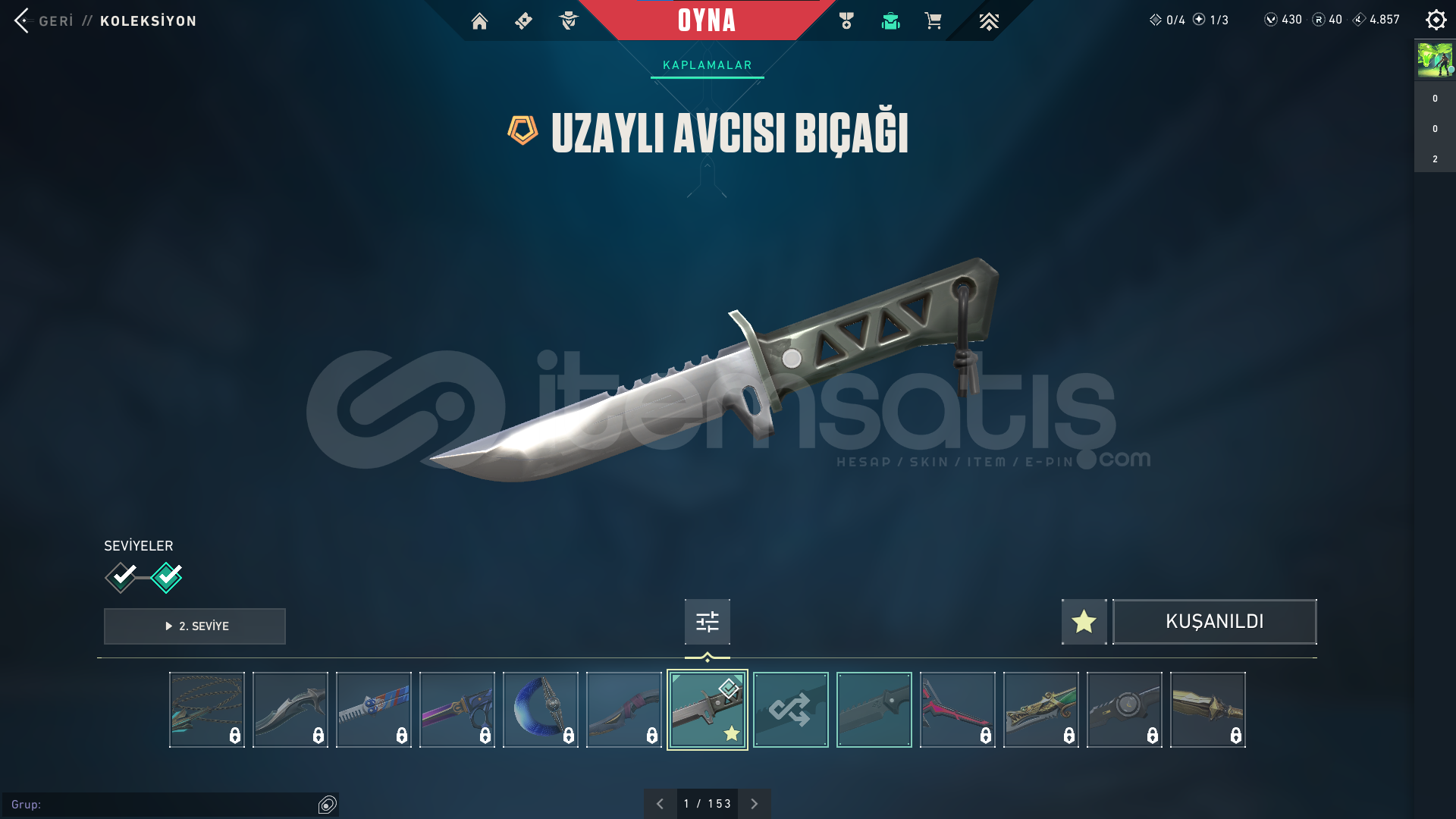Click the next page chevron near 1 / 153
The width and height of the screenshot is (1456, 819).
754,803
